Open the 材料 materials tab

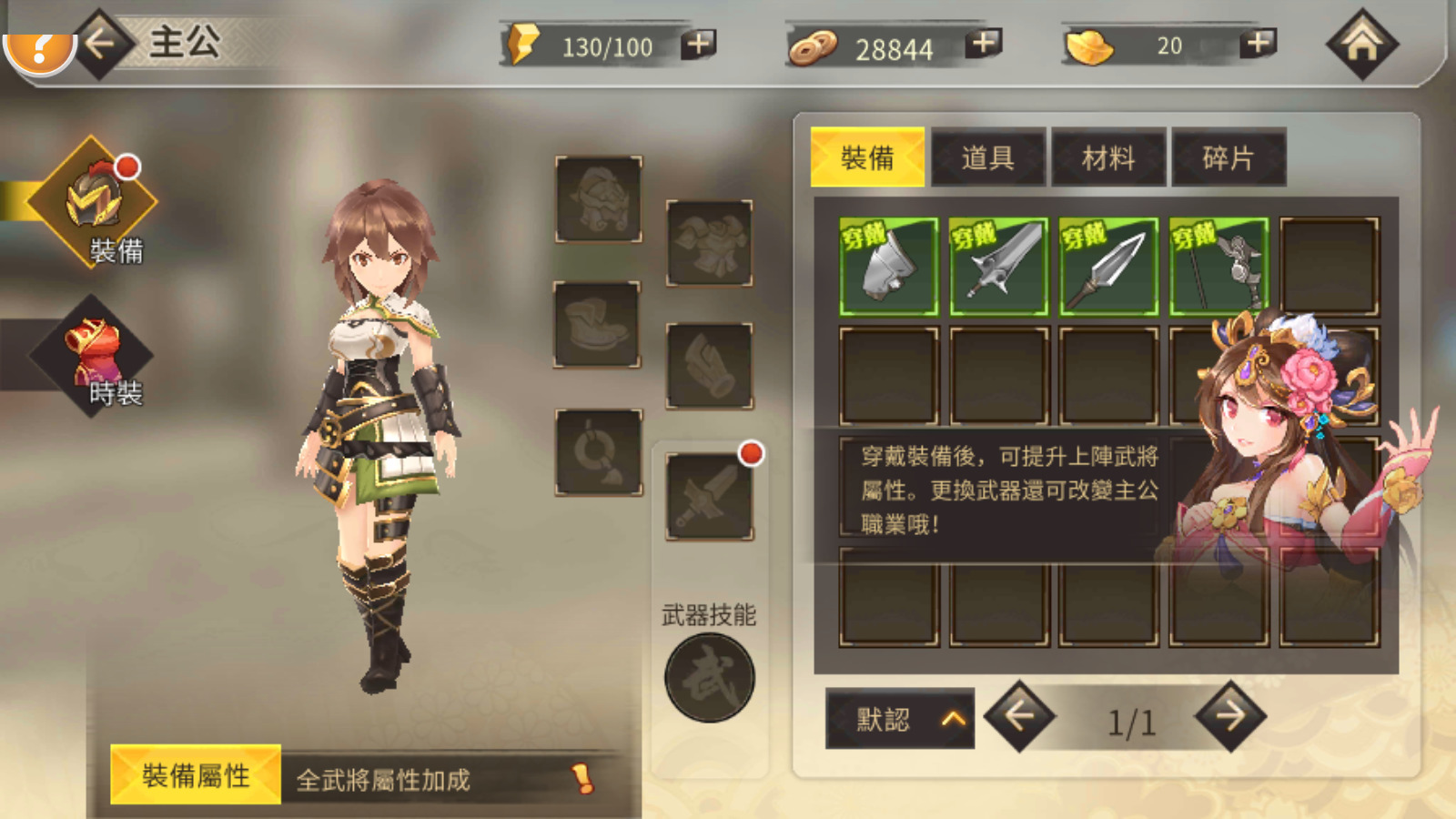[x=1108, y=157]
